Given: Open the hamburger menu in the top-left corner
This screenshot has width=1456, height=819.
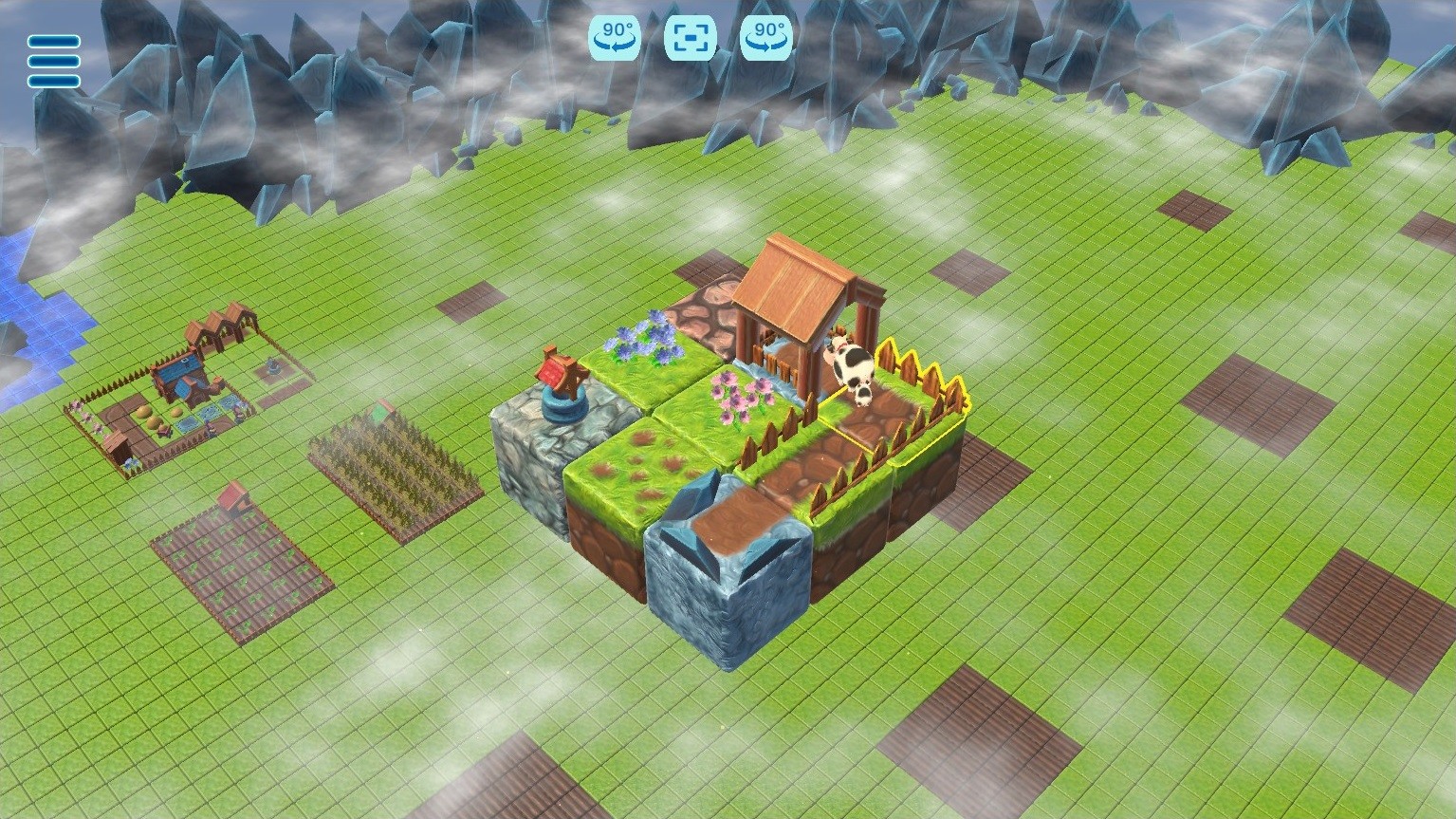Looking at the screenshot, I should (52, 61).
